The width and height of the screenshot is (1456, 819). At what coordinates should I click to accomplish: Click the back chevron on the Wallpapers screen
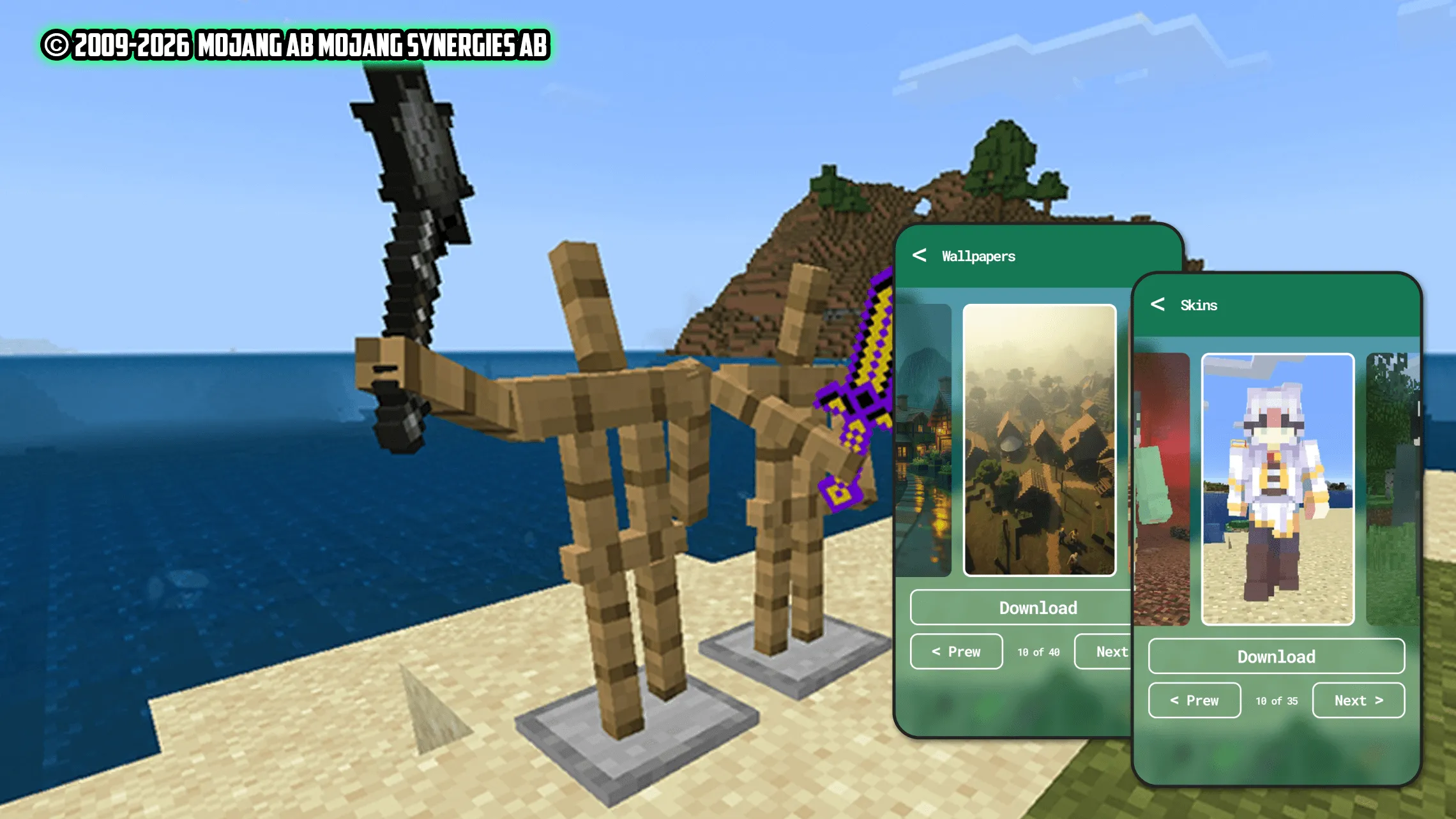(920, 257)
